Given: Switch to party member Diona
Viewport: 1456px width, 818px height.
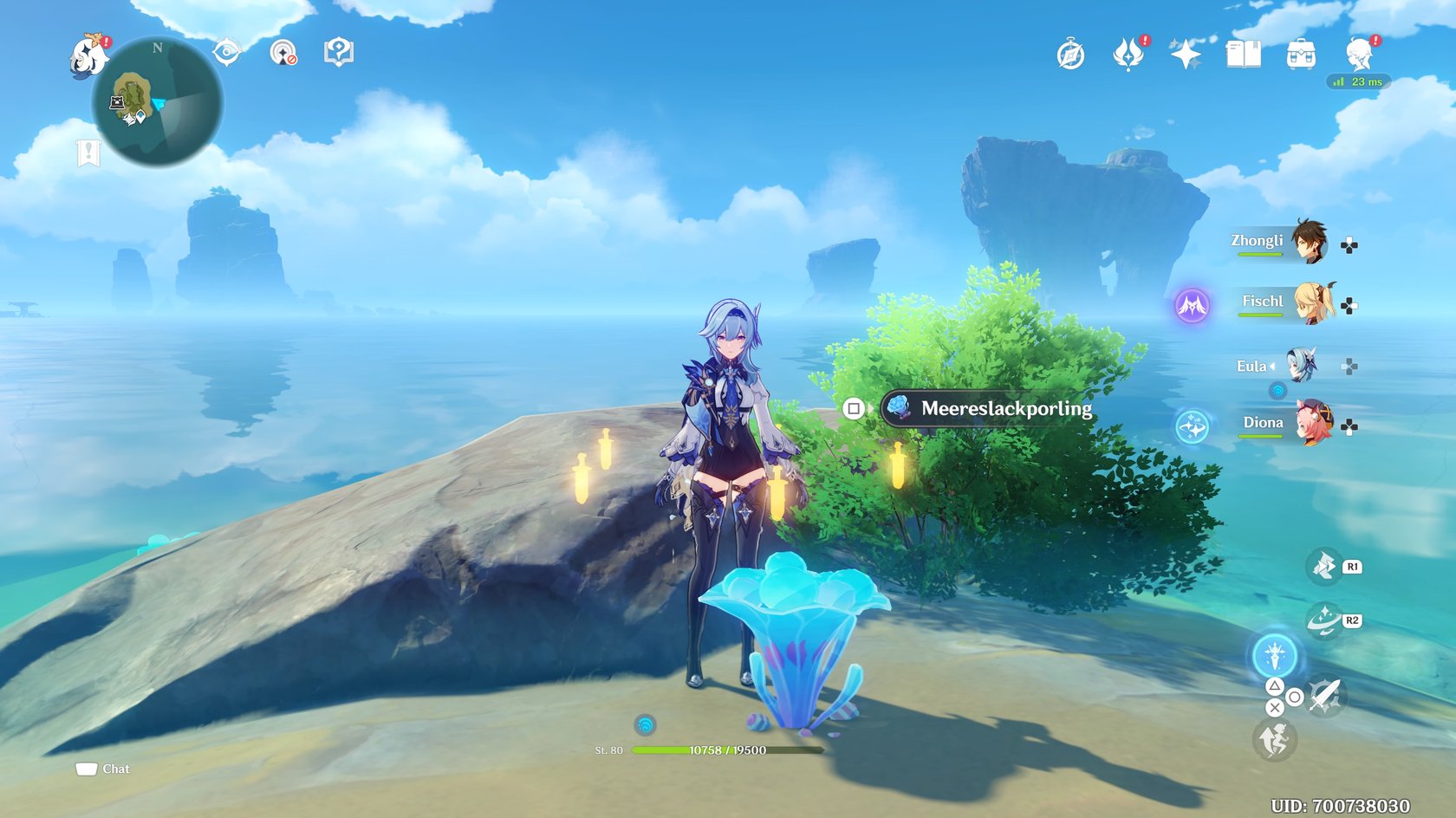Looking at the screenshot, I should click(x=1313, y=423).
